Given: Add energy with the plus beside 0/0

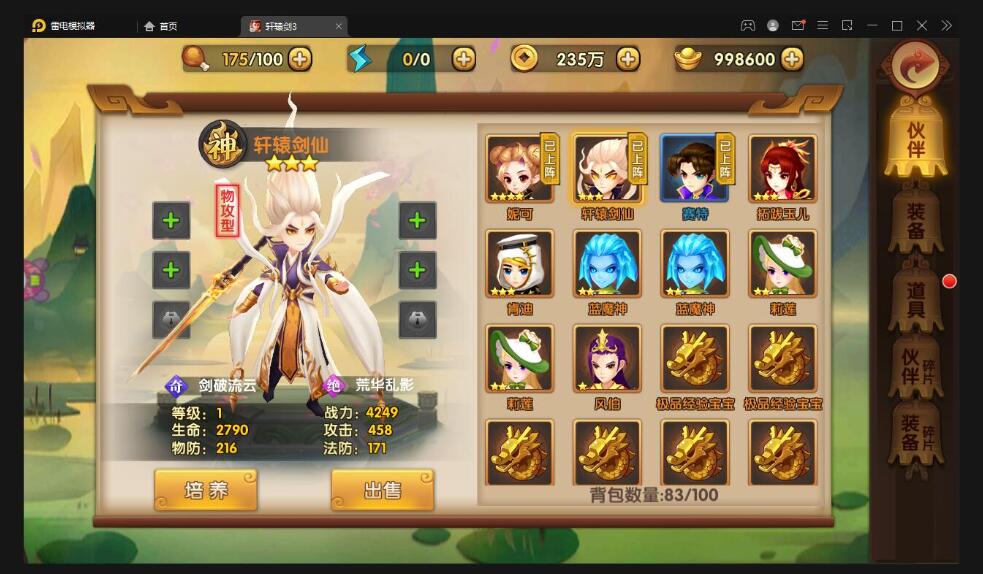Looking at the screenshot, I should (x=464, y=59).
